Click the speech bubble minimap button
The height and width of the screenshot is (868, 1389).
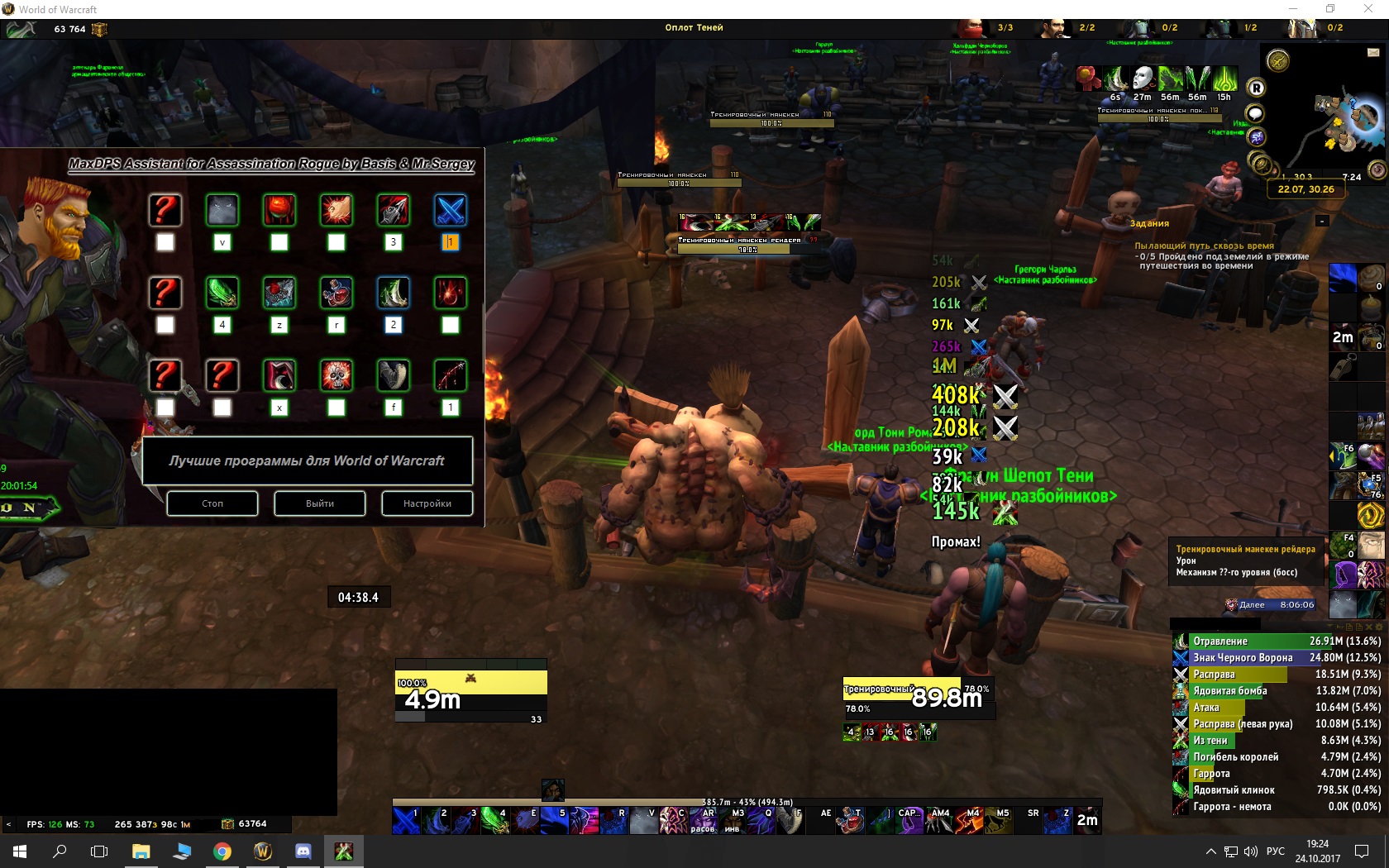coord(1255,113)
